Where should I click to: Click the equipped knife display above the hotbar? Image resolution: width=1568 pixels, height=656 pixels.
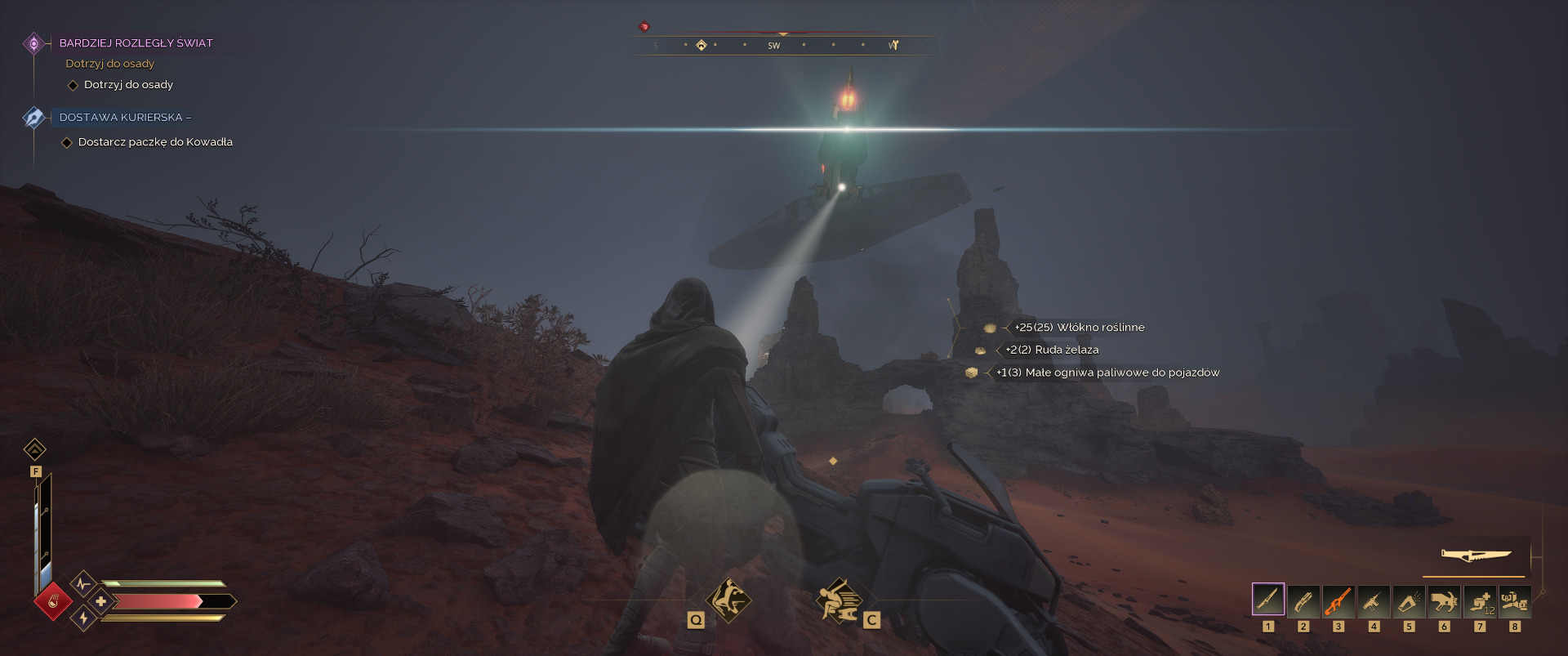pyautogui.click(x=1476, y=556)
